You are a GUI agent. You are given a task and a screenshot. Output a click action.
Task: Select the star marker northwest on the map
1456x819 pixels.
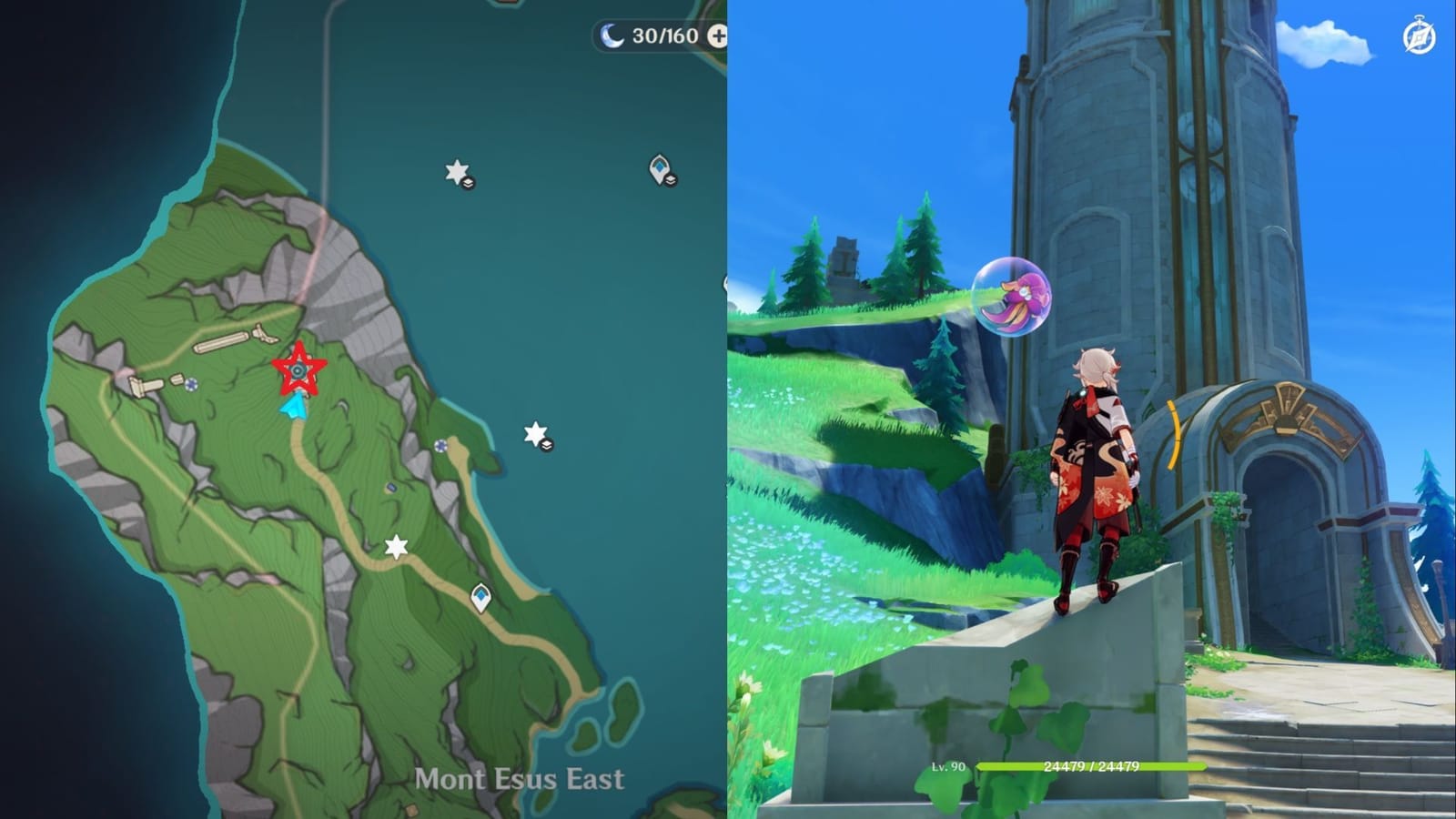coord(455,171)
